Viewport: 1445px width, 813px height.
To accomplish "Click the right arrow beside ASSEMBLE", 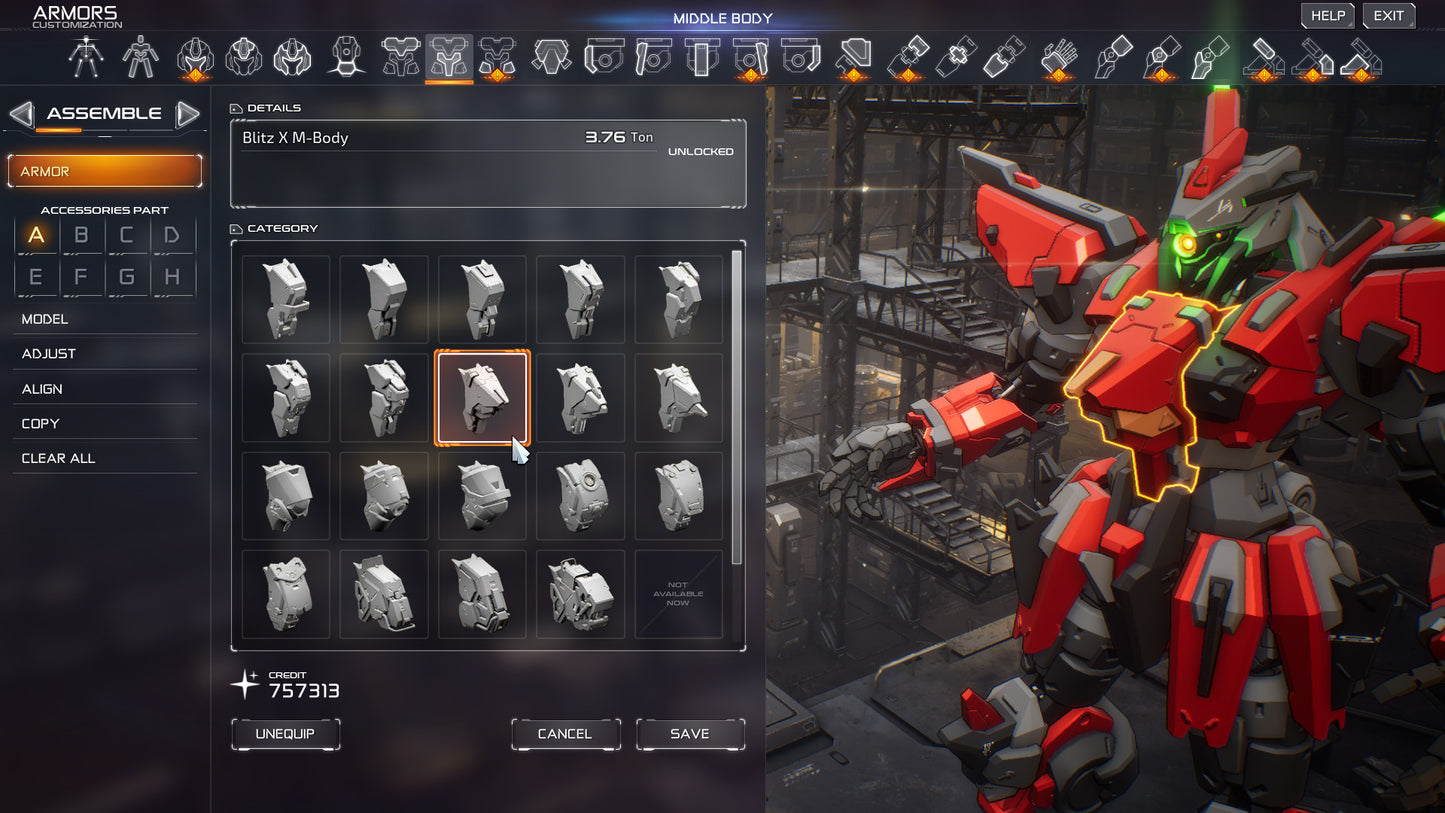I will [x=188, y=114].
